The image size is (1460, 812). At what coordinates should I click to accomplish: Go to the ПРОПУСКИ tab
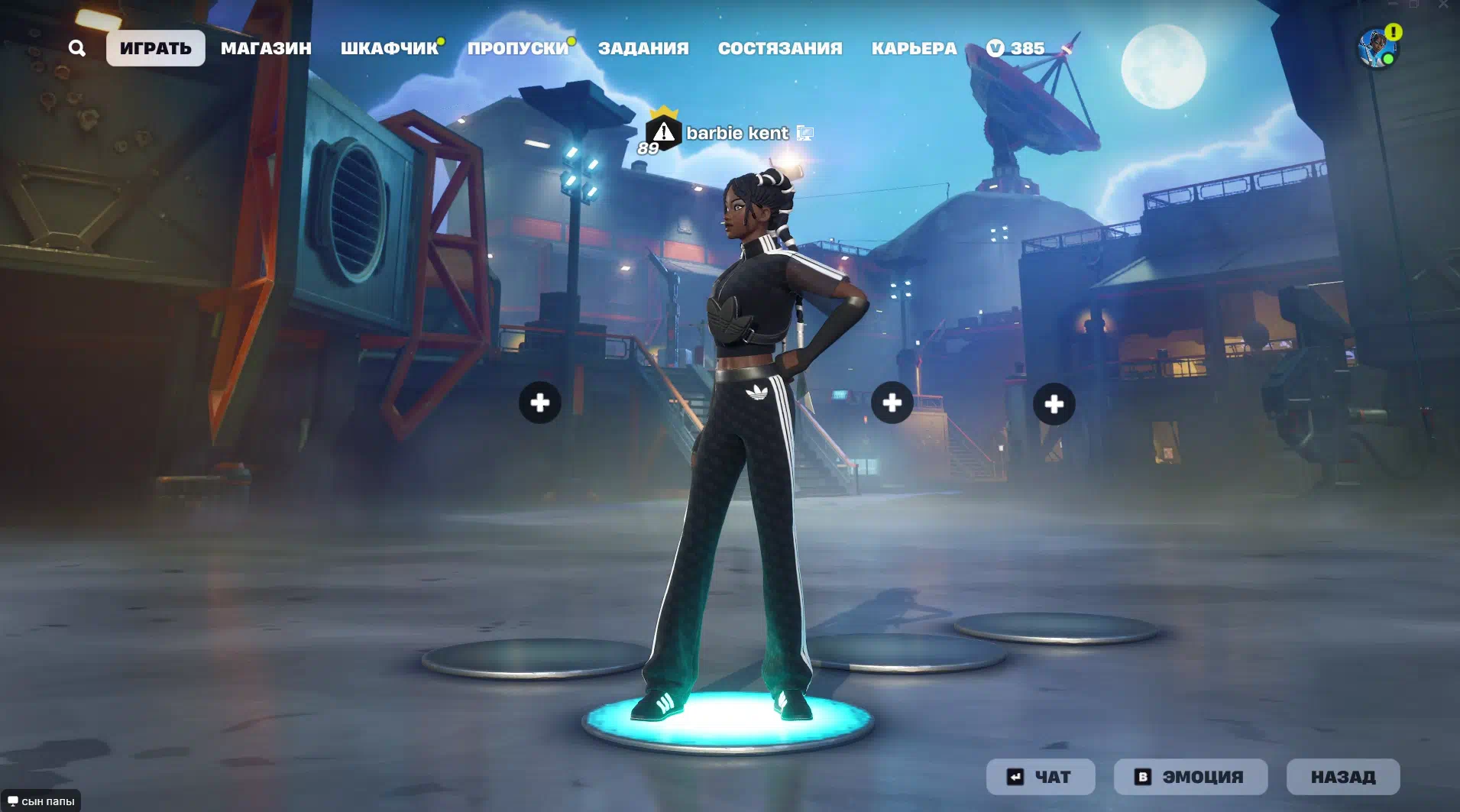[518, 48]
